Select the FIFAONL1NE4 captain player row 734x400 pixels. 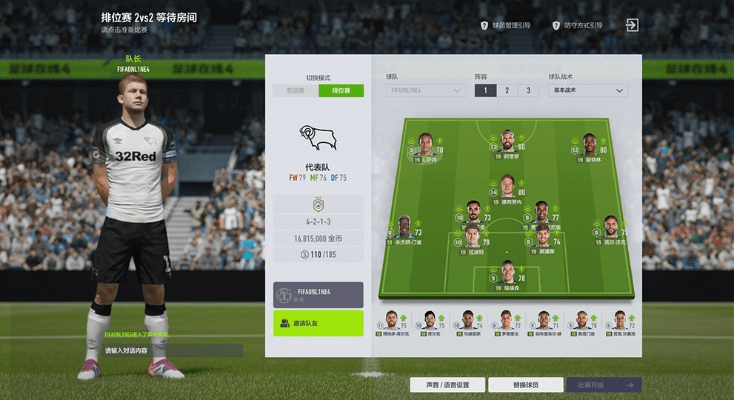[x=318, y=294]
